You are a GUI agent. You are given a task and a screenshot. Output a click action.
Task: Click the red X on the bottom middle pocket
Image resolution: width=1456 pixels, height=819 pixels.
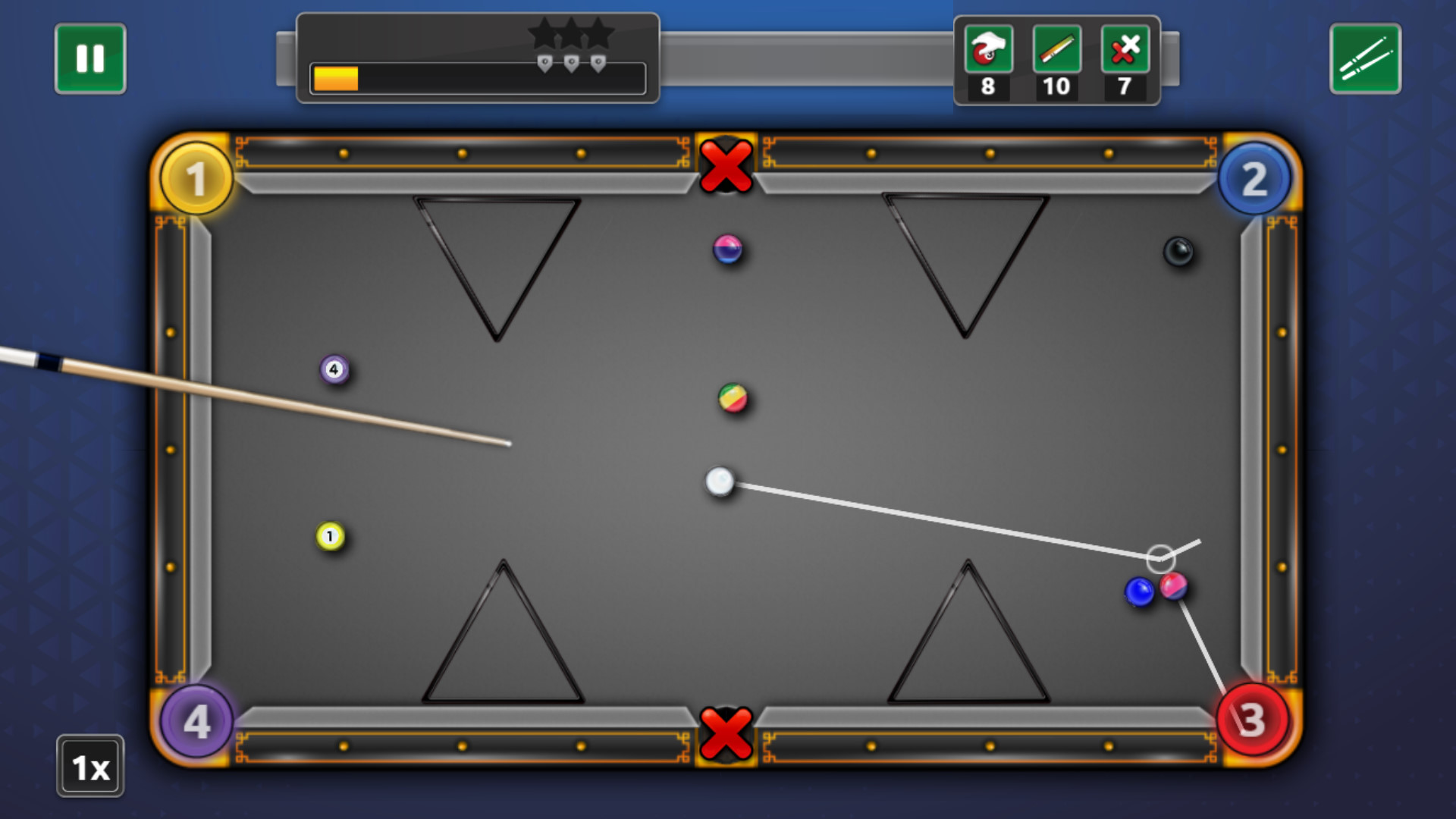[x=726, y=732]
